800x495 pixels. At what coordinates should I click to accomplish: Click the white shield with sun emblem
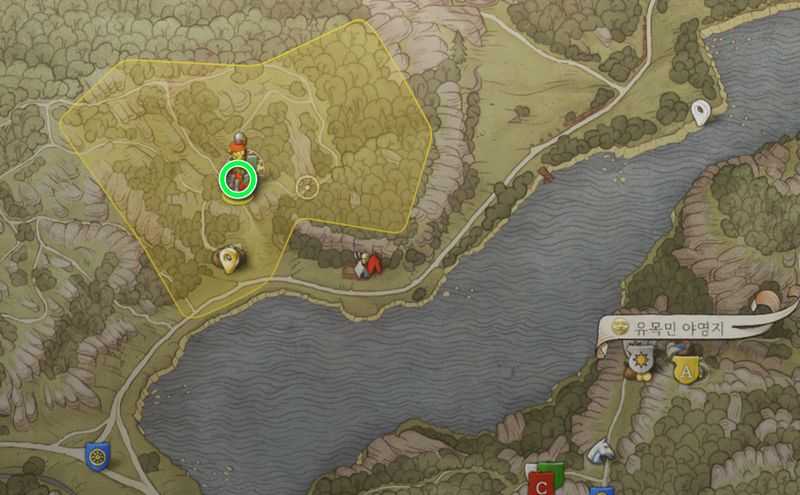click(640, 357)
